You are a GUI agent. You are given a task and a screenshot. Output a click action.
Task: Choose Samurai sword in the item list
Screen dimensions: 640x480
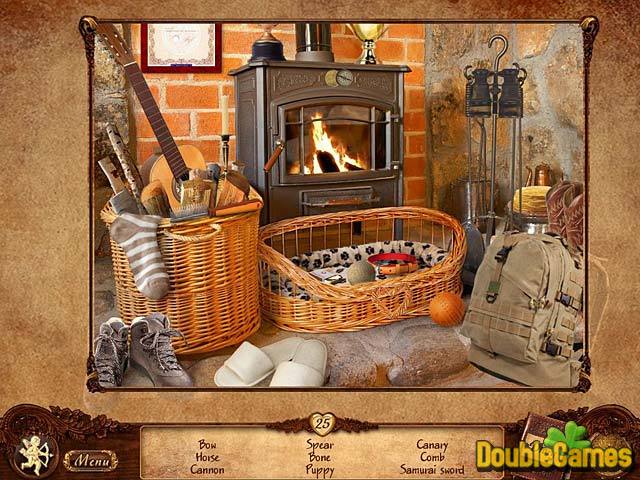pyautogui.click(x=432, y=469)
